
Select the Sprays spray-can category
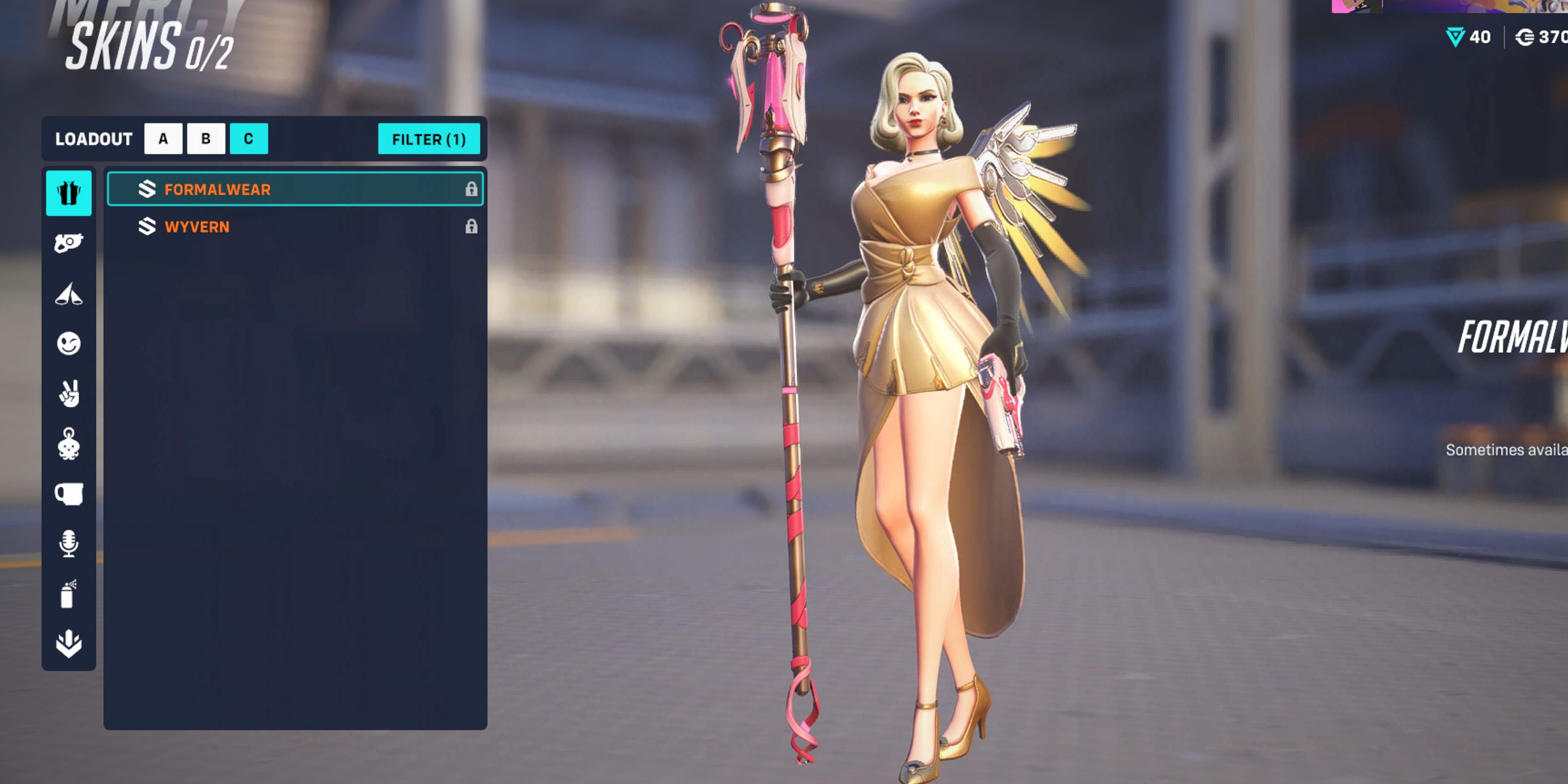click(69, 593)
